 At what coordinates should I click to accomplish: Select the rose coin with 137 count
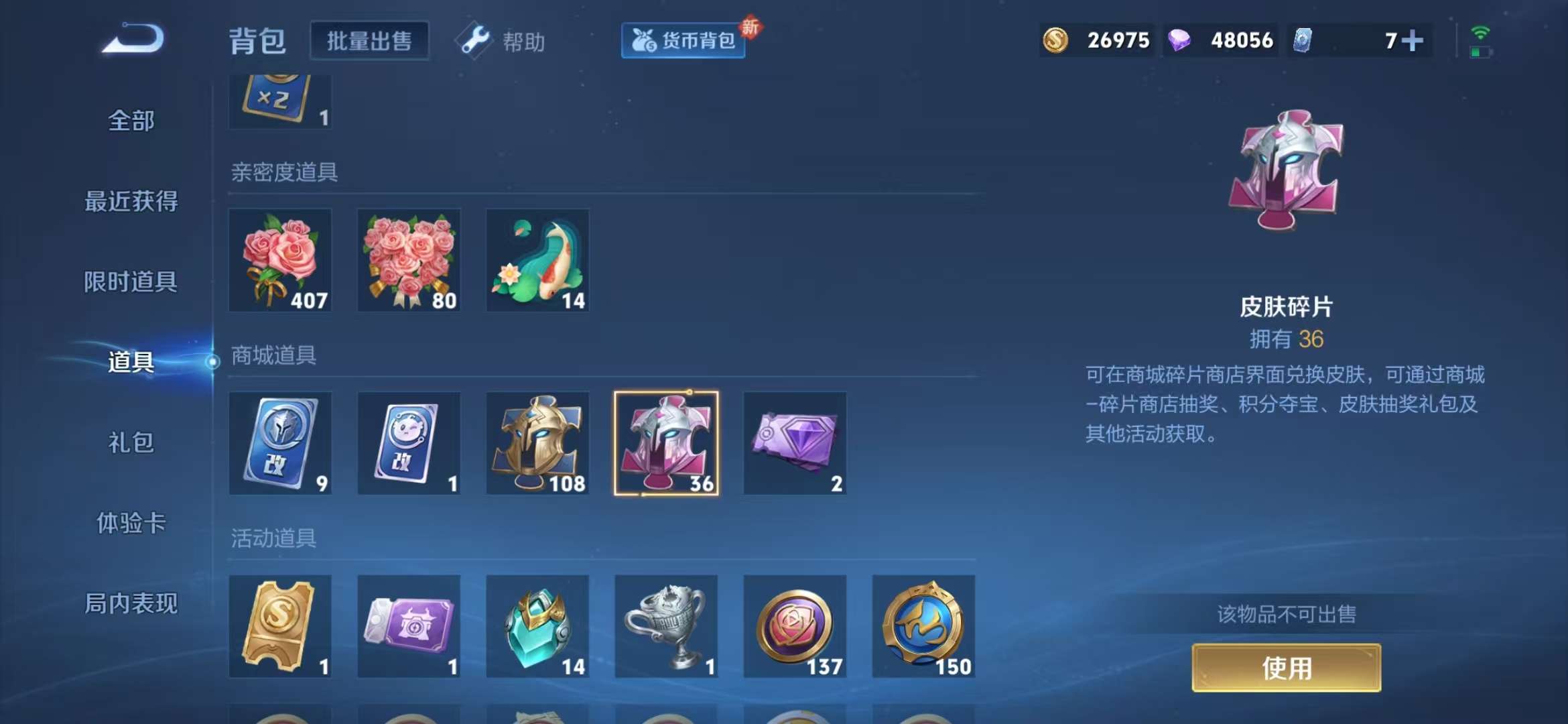point(795,627)
